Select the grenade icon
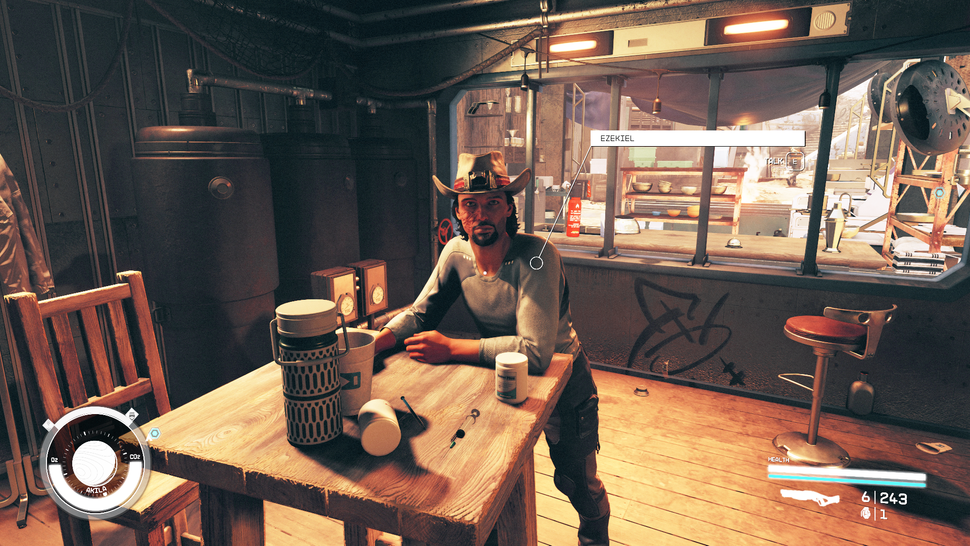The height and width of the screenshot is (546, 970). pyautogui.click(x=866, y=514)
